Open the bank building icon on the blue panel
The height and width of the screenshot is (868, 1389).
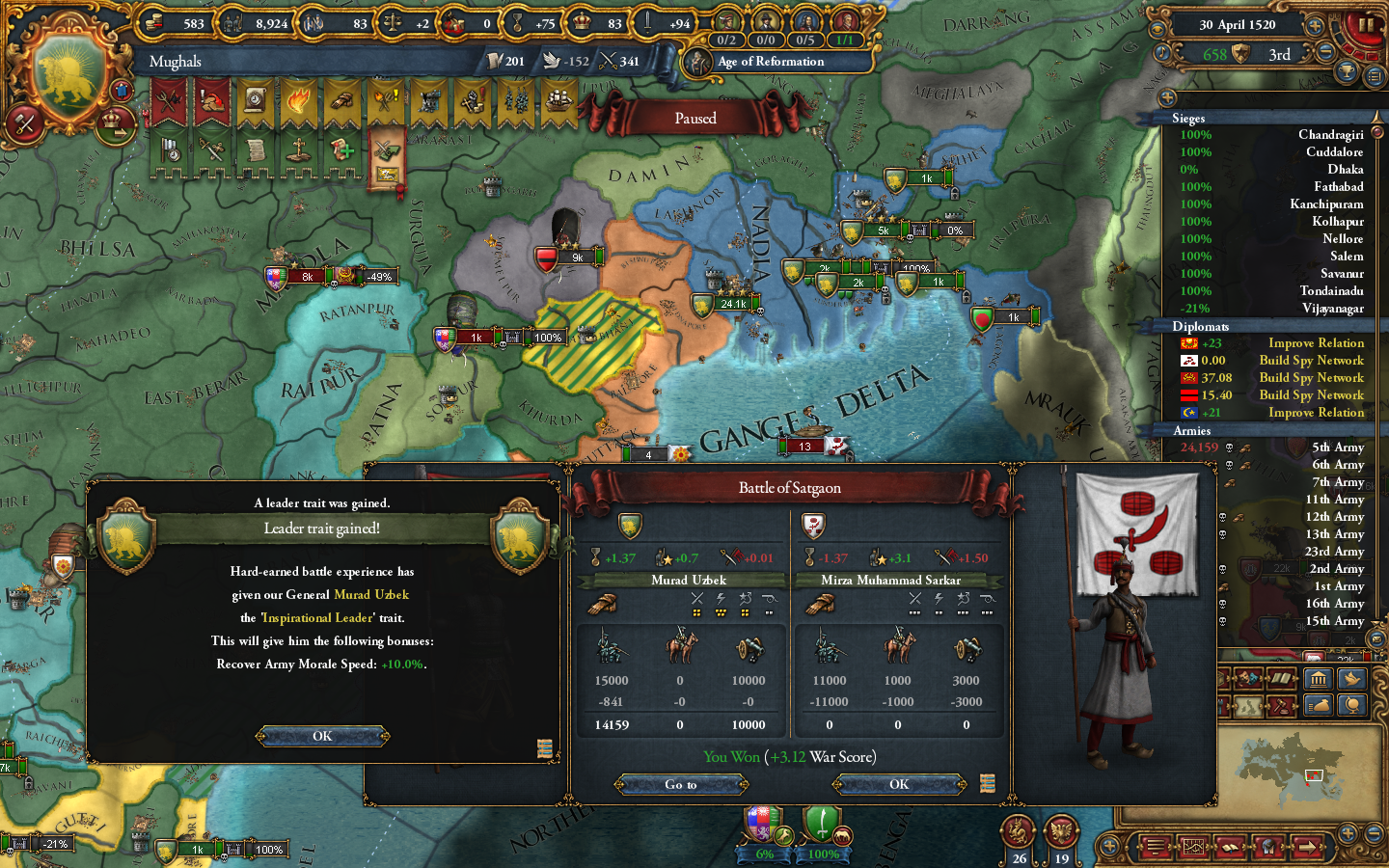pos(1319,679)
